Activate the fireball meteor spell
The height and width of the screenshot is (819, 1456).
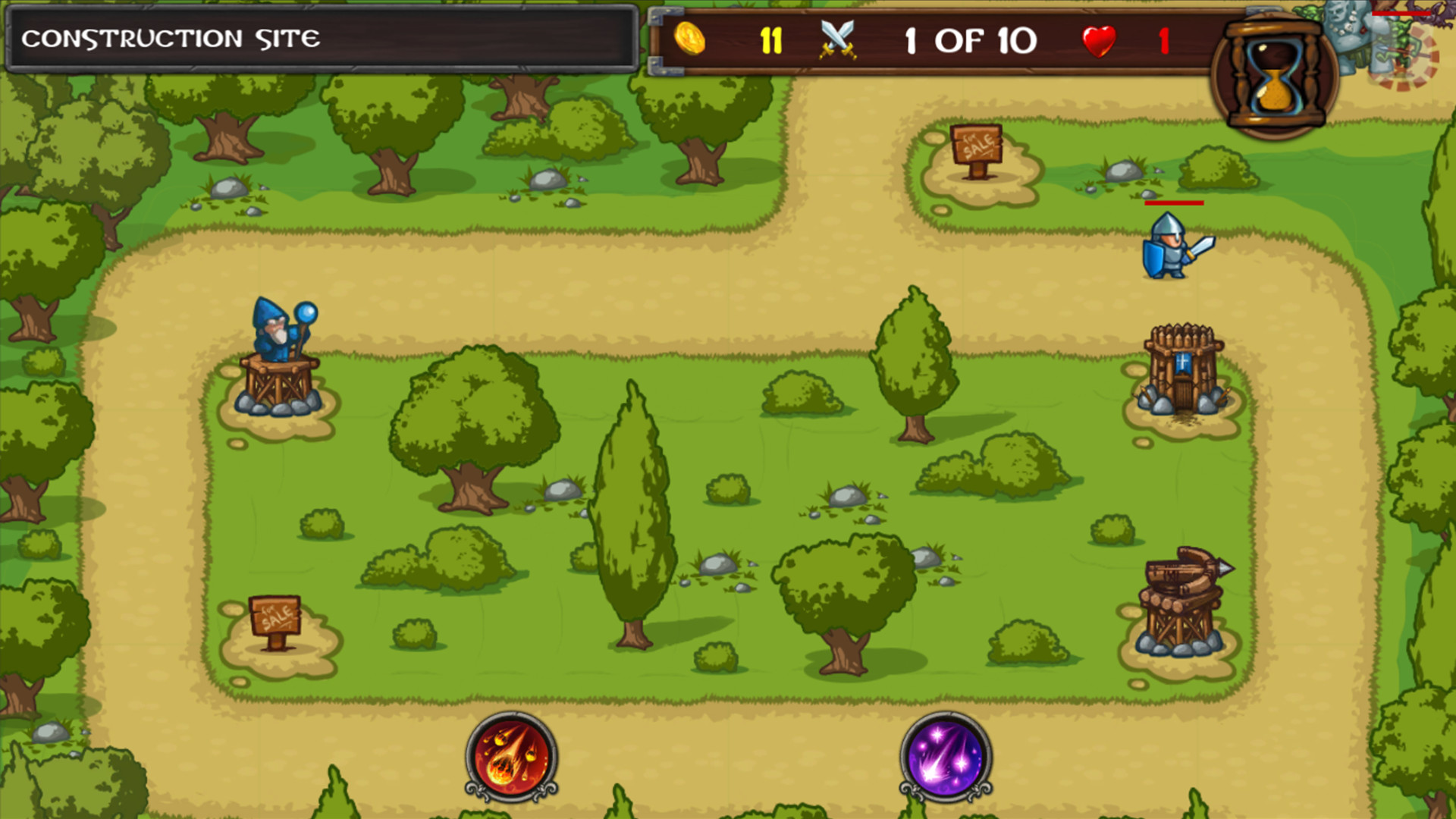[x=510, y=758]
